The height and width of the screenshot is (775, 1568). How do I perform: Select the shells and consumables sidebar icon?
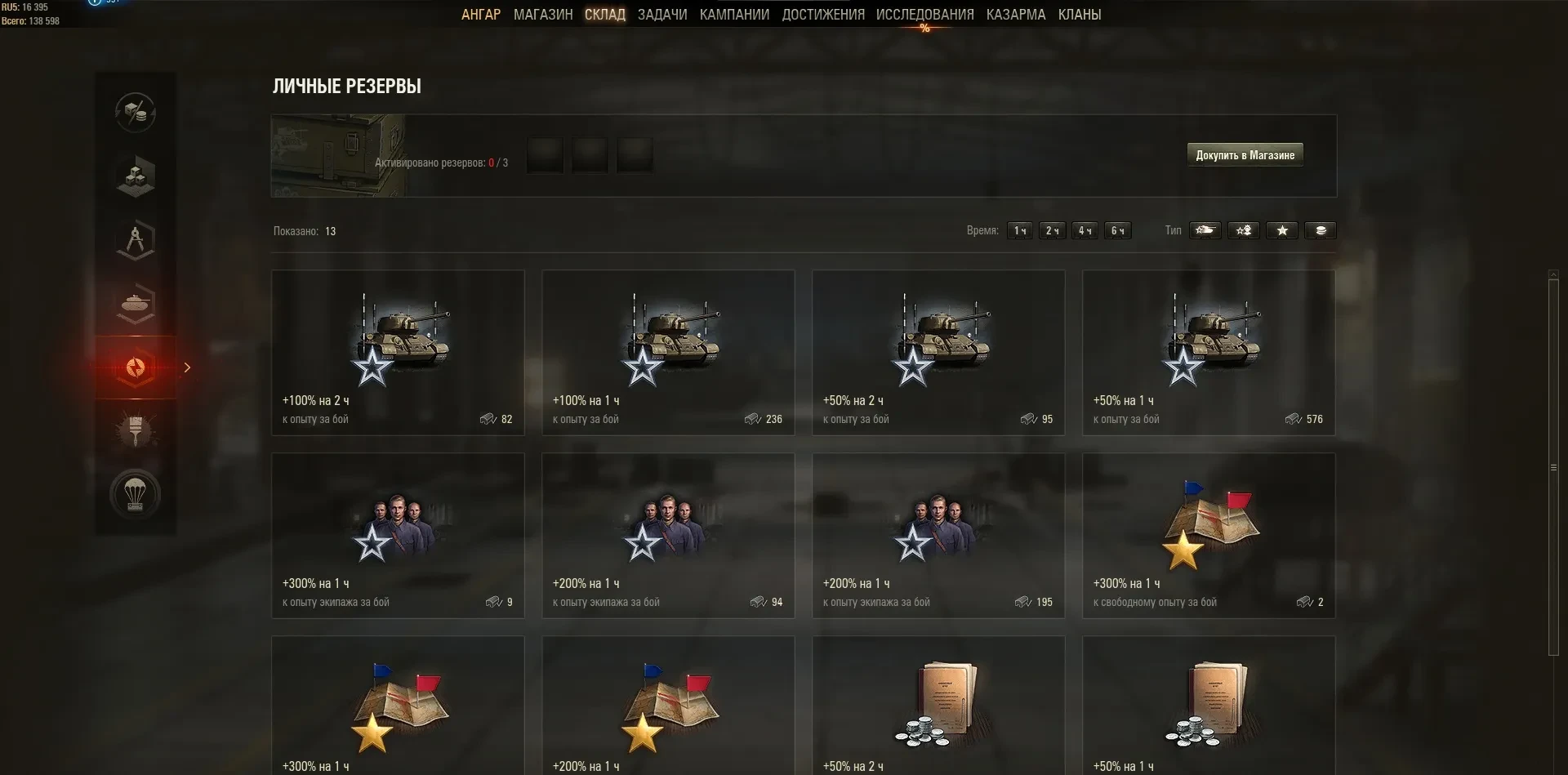[136, 303]
